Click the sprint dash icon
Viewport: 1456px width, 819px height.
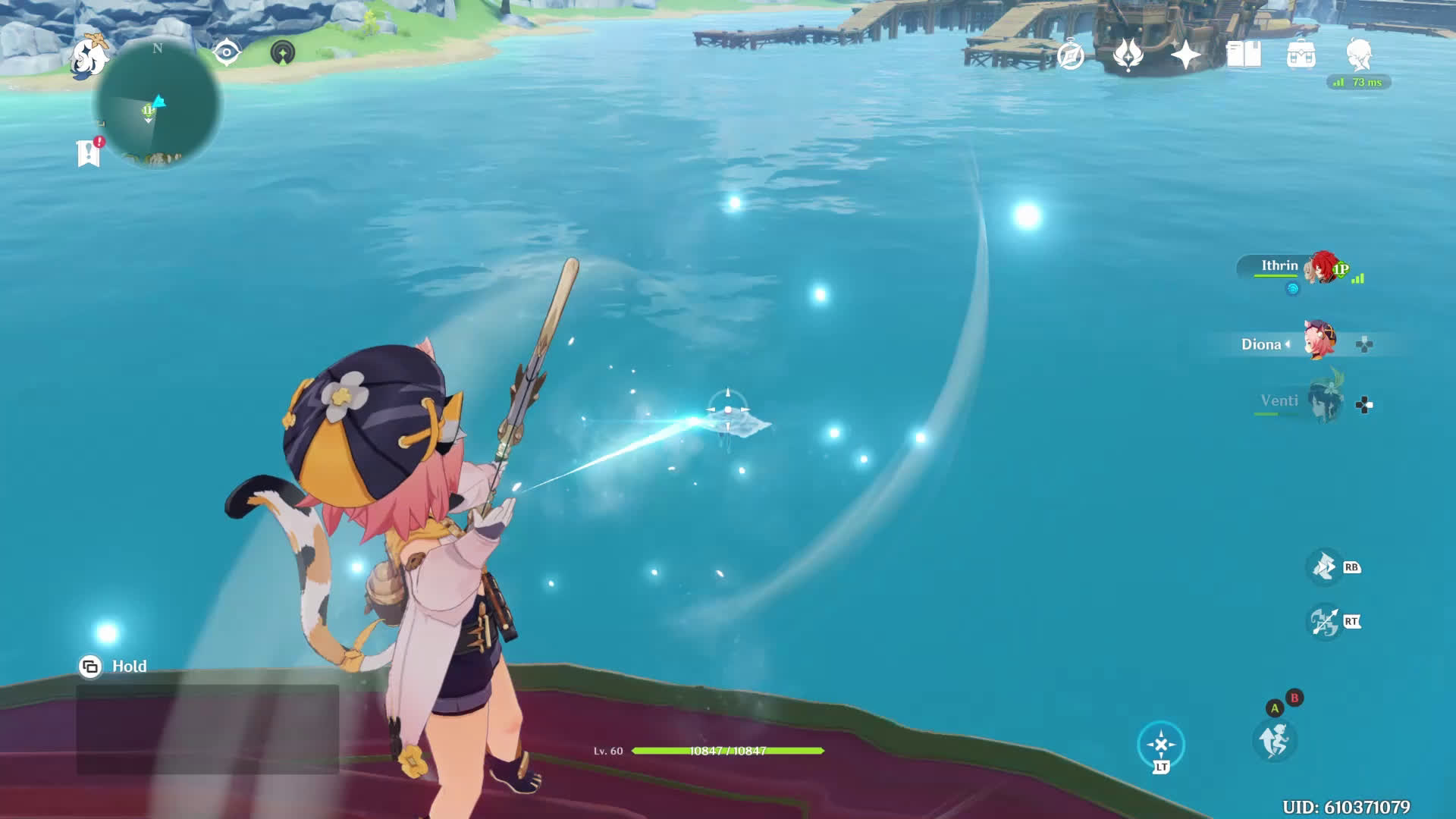(x=1274, y=740)
